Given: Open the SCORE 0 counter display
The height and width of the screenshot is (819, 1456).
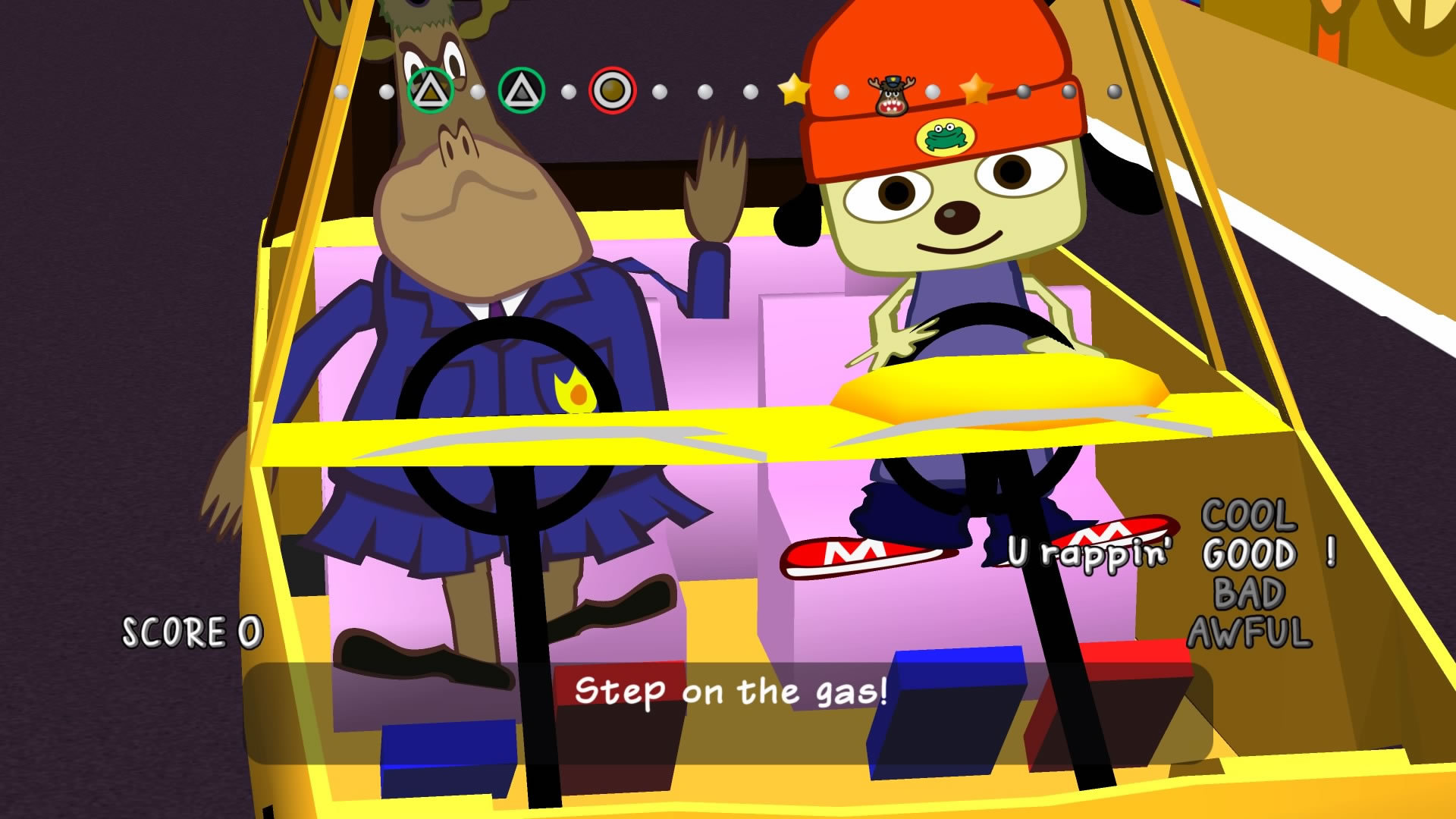Looking at the screenshot, I should 191,632.
